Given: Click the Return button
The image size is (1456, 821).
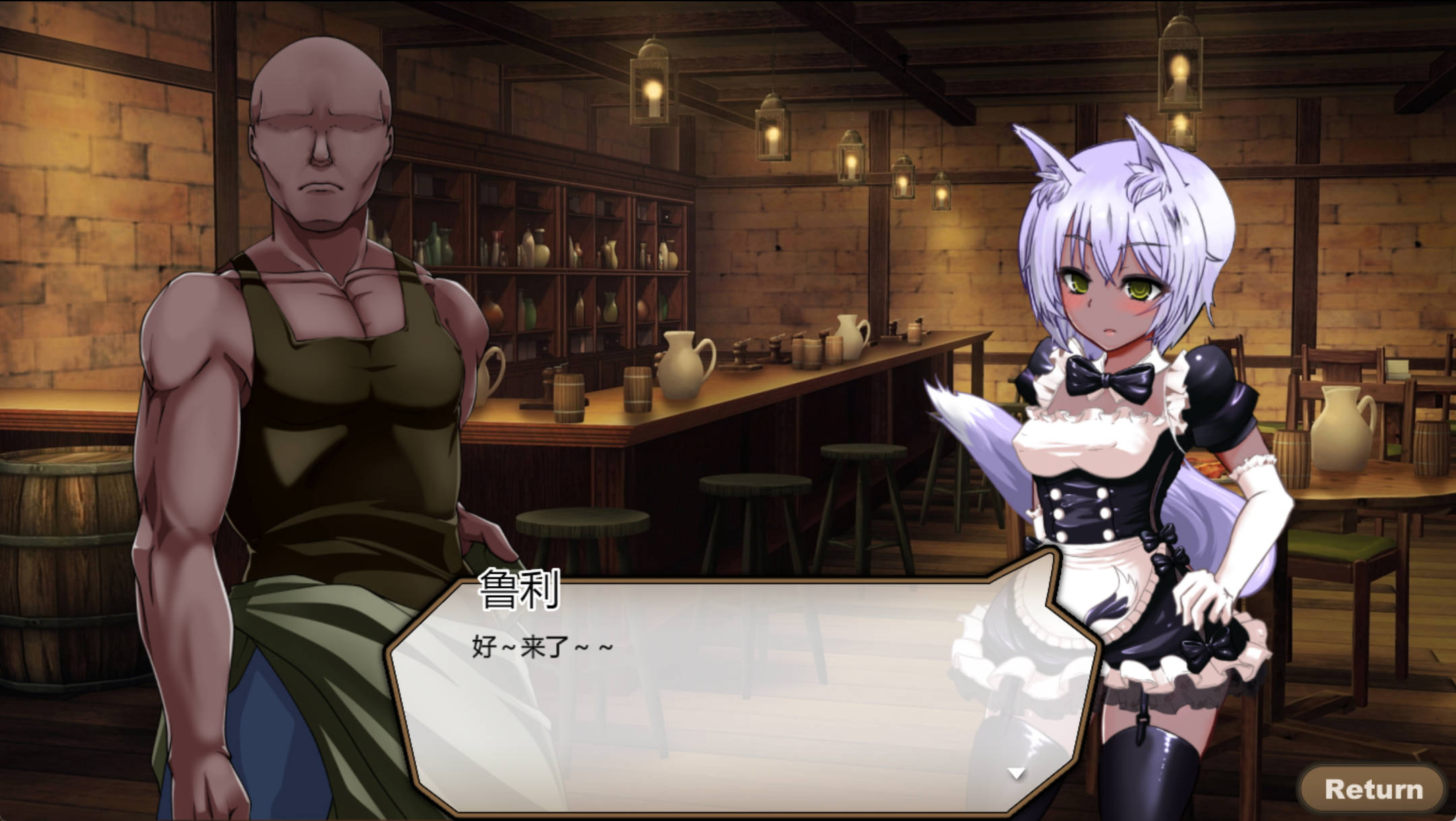Looking at the screenshot, I should pyautogui.click(x=1373, y=788).
